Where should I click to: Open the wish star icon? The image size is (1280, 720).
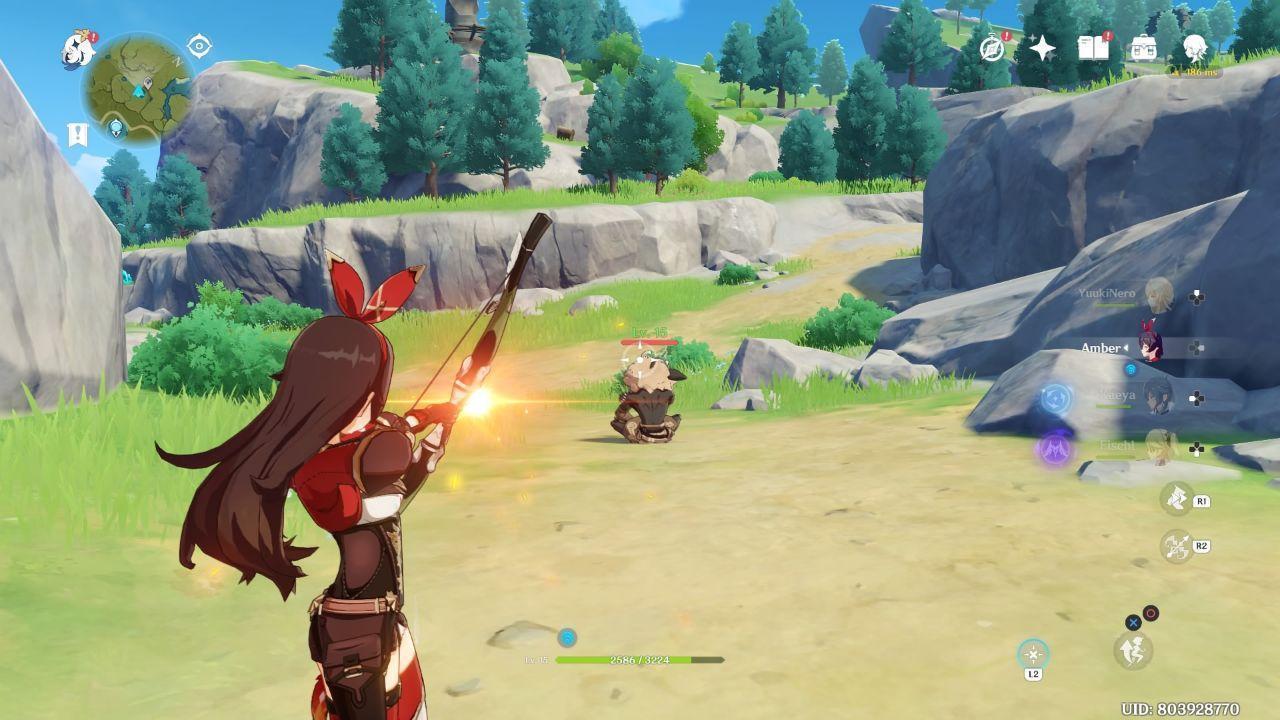point(1043,48)
